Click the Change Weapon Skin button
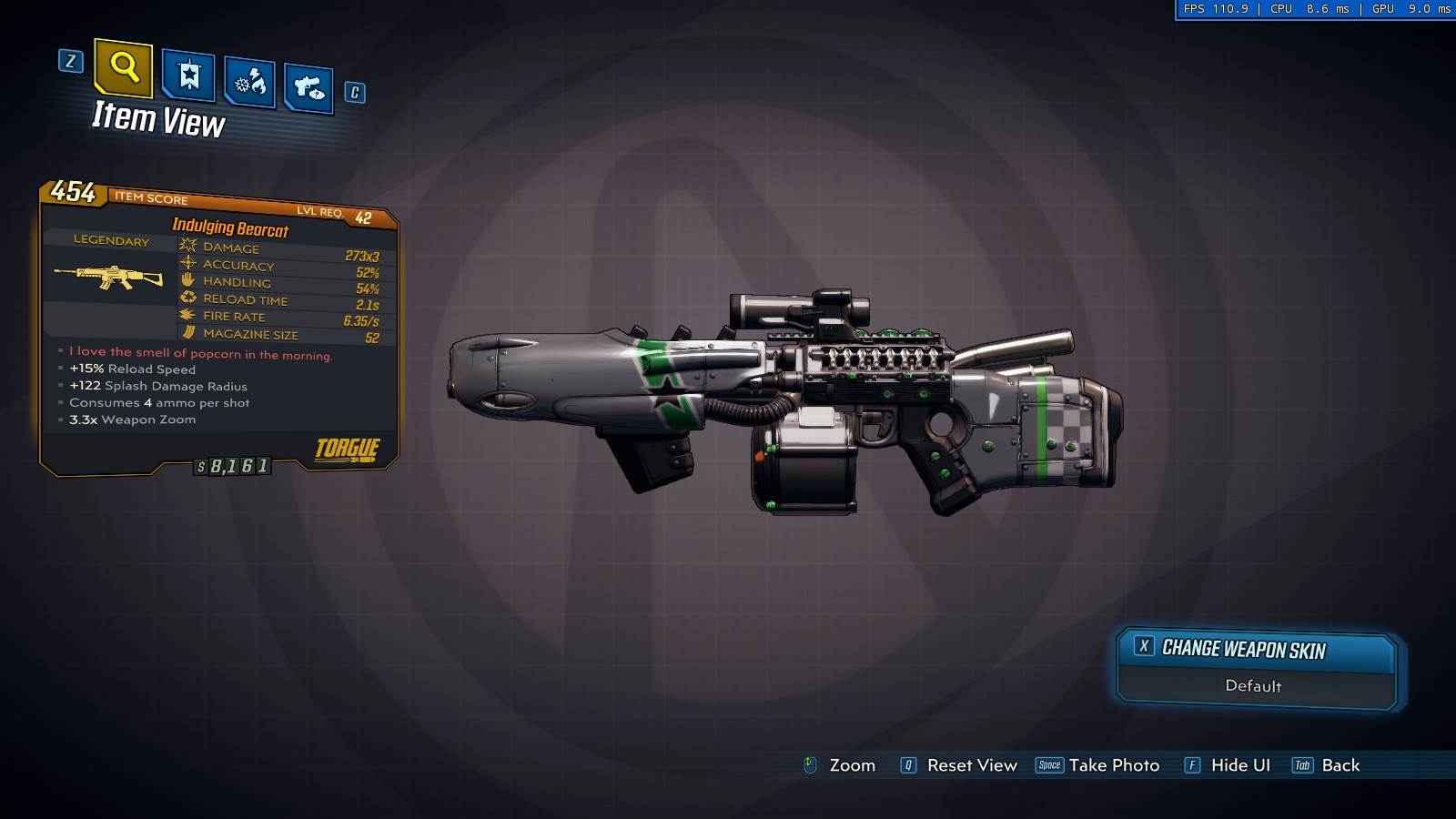 (x=1256, y=649)
